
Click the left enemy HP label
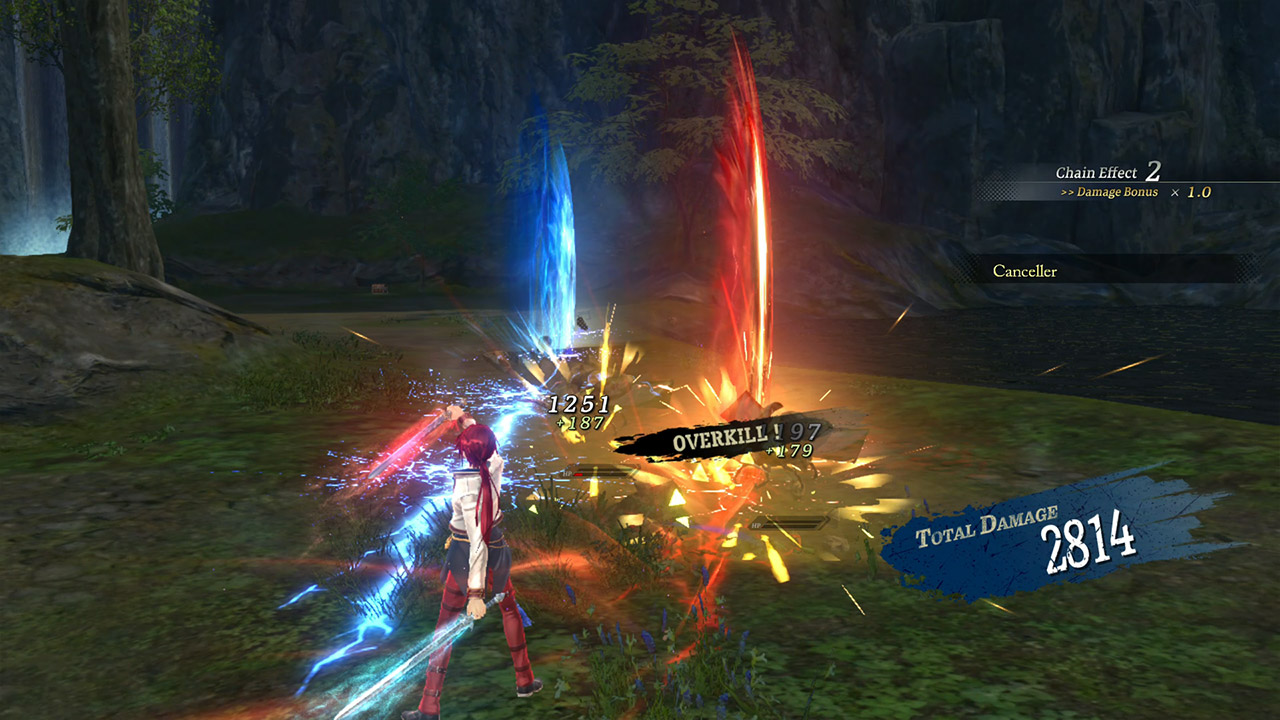566,474
